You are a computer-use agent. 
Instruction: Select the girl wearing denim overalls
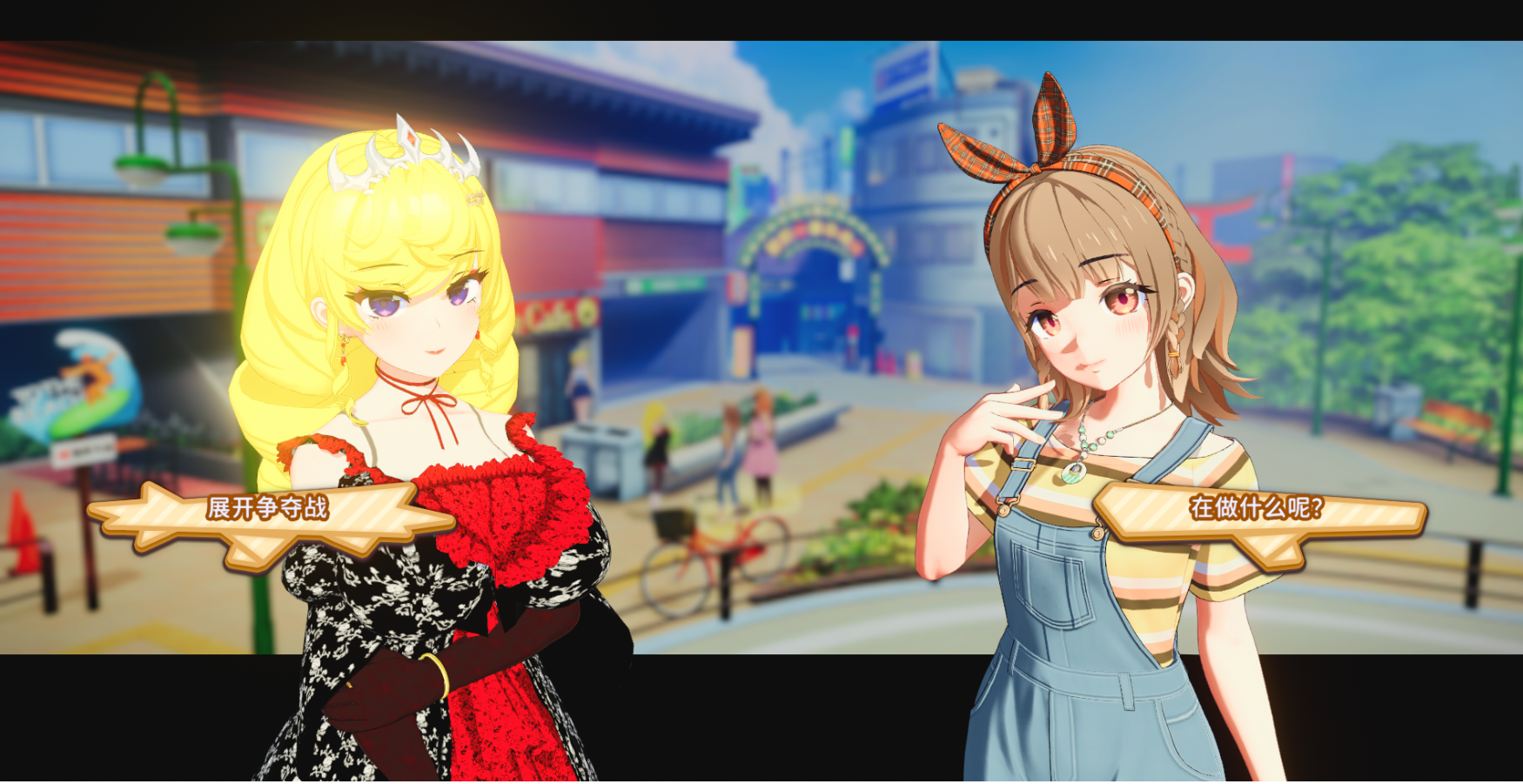[x=1070, y=653]
